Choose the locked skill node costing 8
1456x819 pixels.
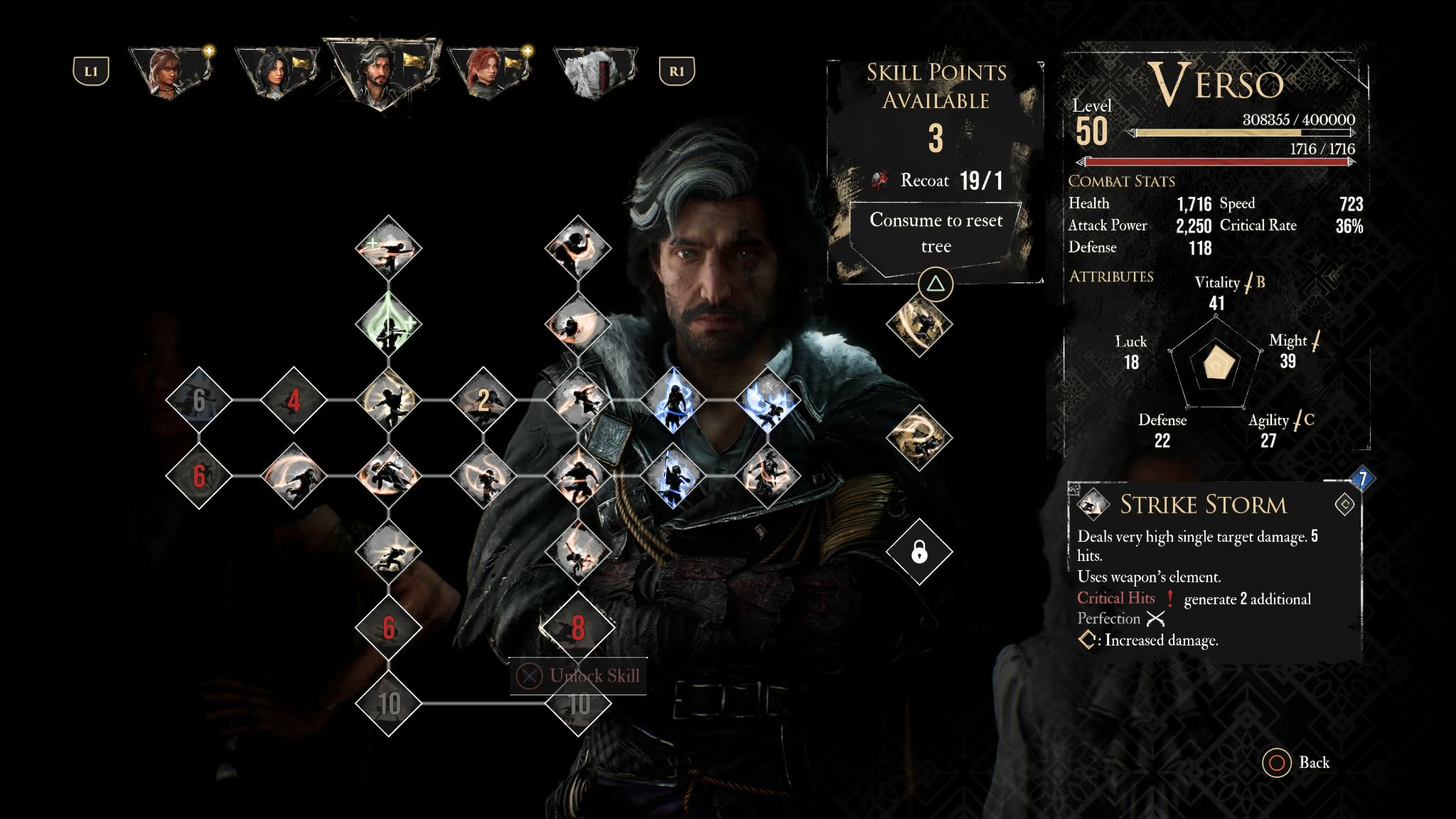(x=578, y=628)
